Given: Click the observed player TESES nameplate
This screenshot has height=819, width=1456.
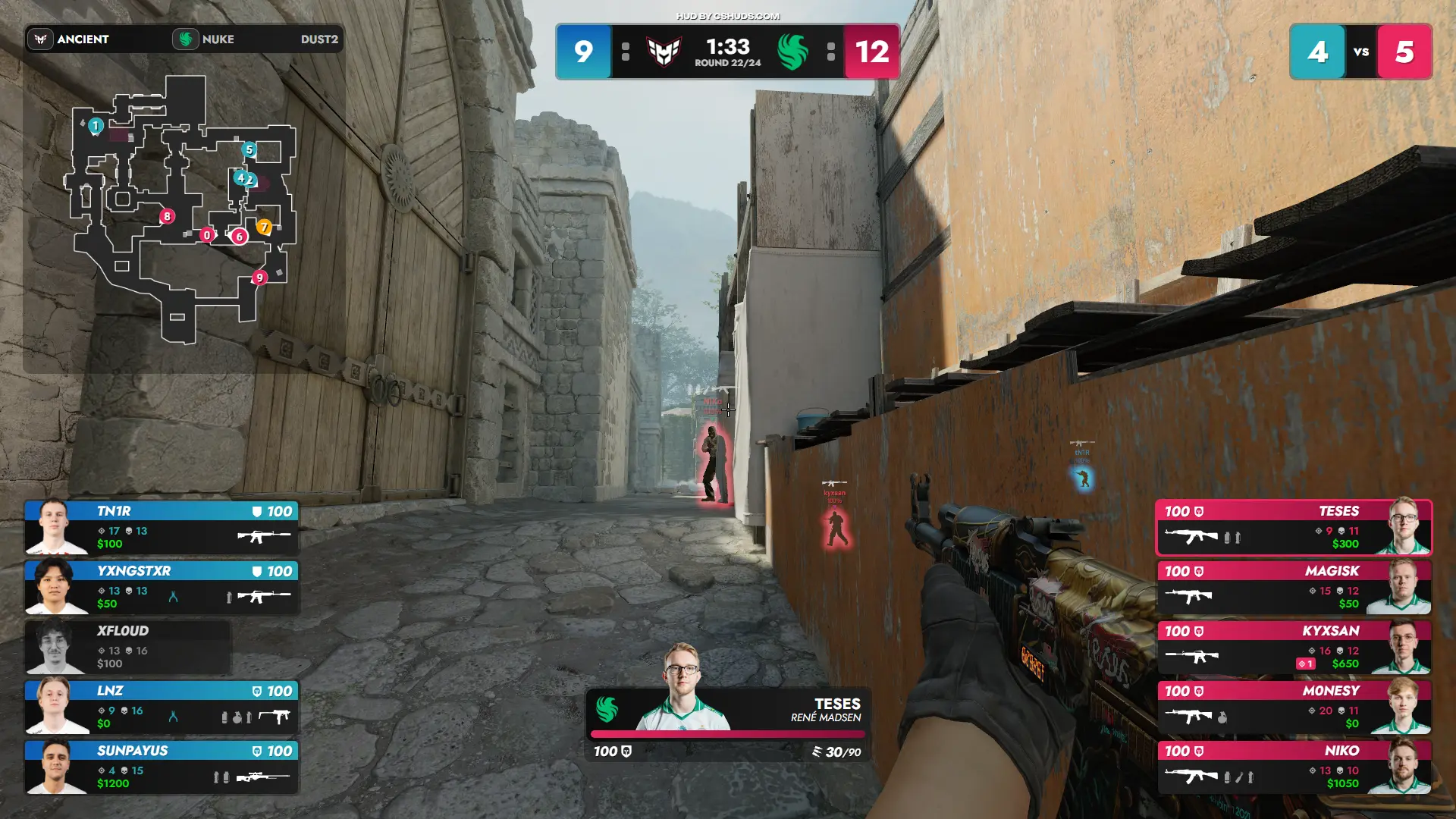Looking at the screenshot, I should 728,711.
